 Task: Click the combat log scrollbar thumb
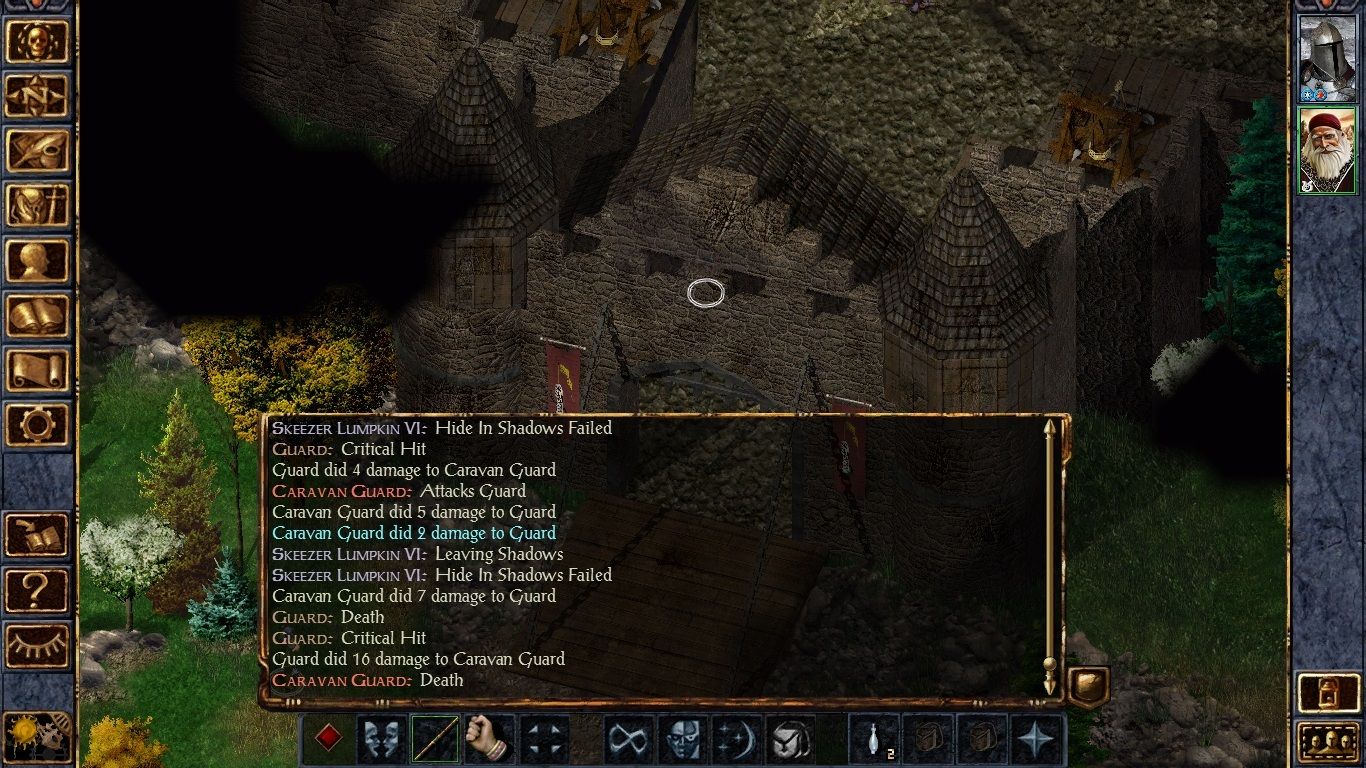point(1051,662)
